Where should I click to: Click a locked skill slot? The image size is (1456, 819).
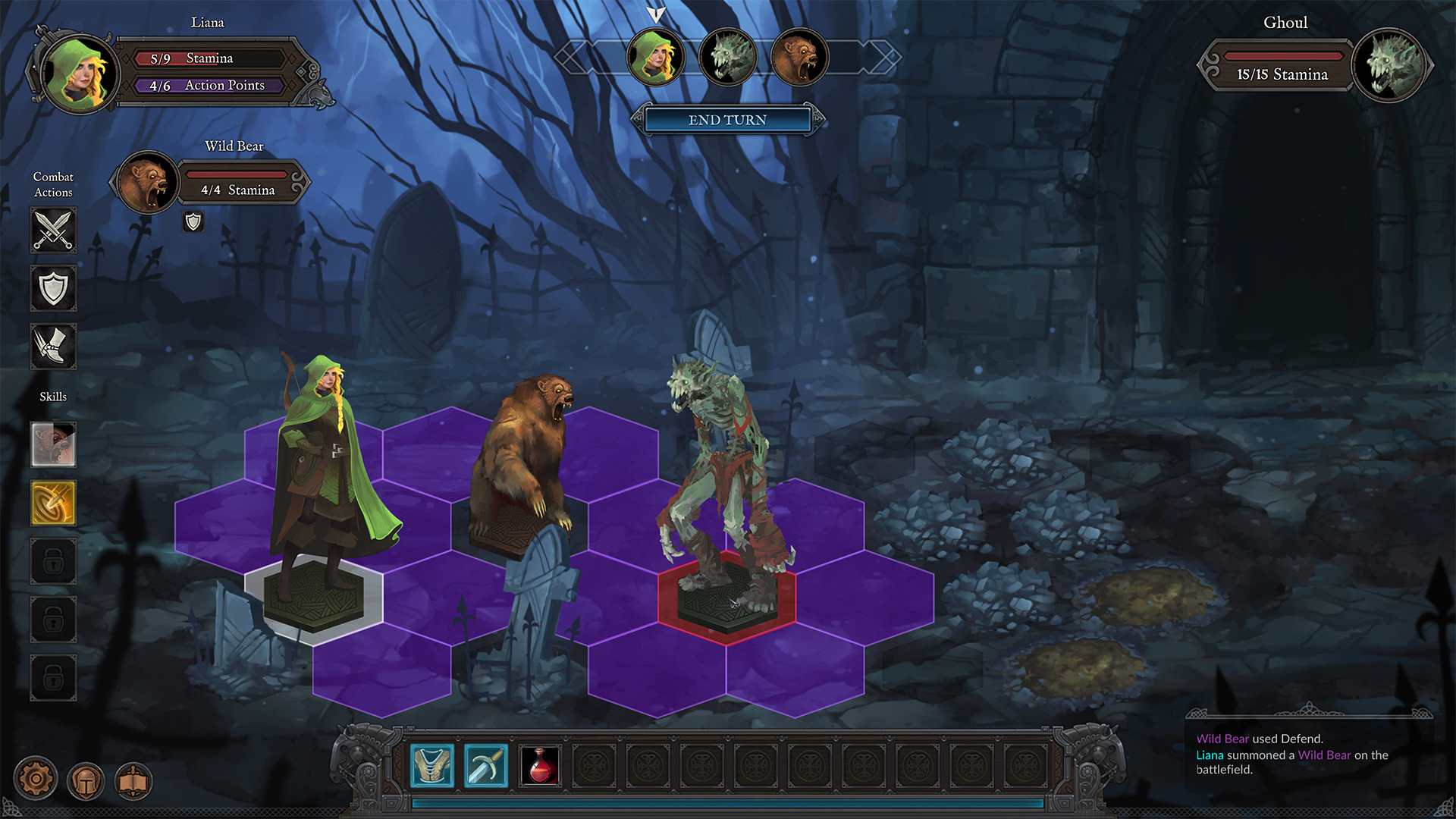52,561
